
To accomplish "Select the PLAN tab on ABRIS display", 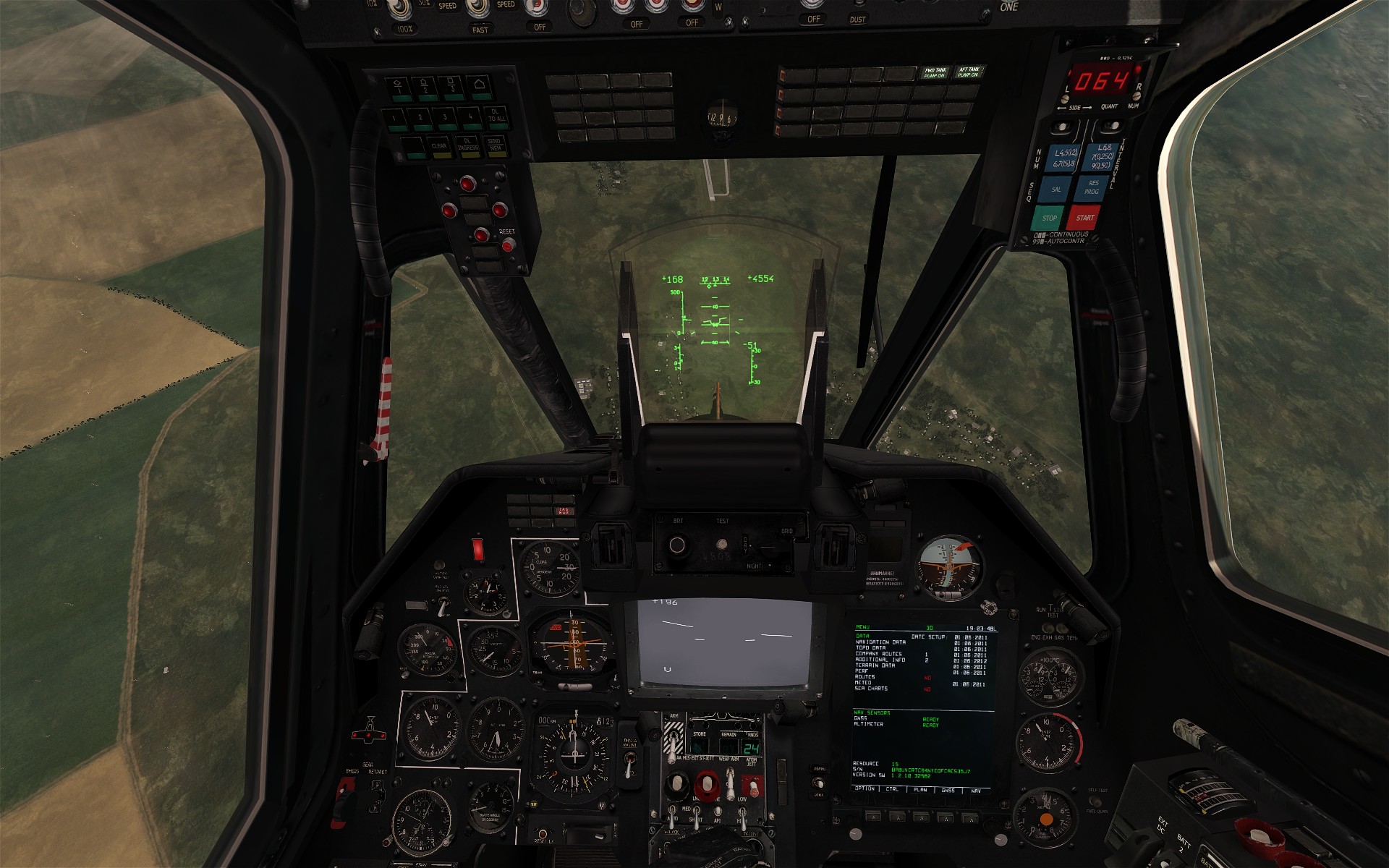I will click(x=922, y=818).
